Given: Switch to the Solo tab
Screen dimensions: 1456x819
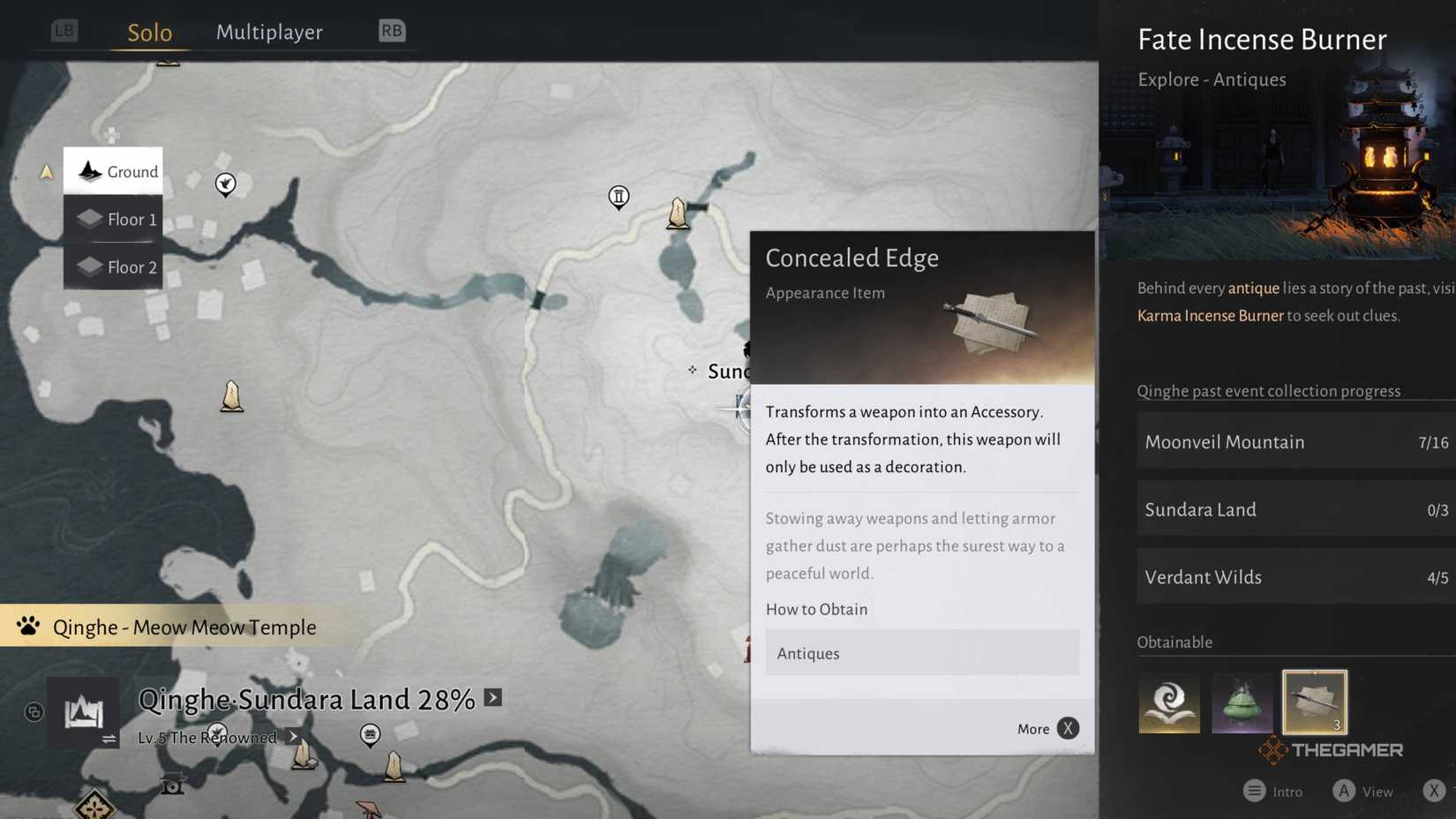Looking at the screenshot, I should (149, 33).
